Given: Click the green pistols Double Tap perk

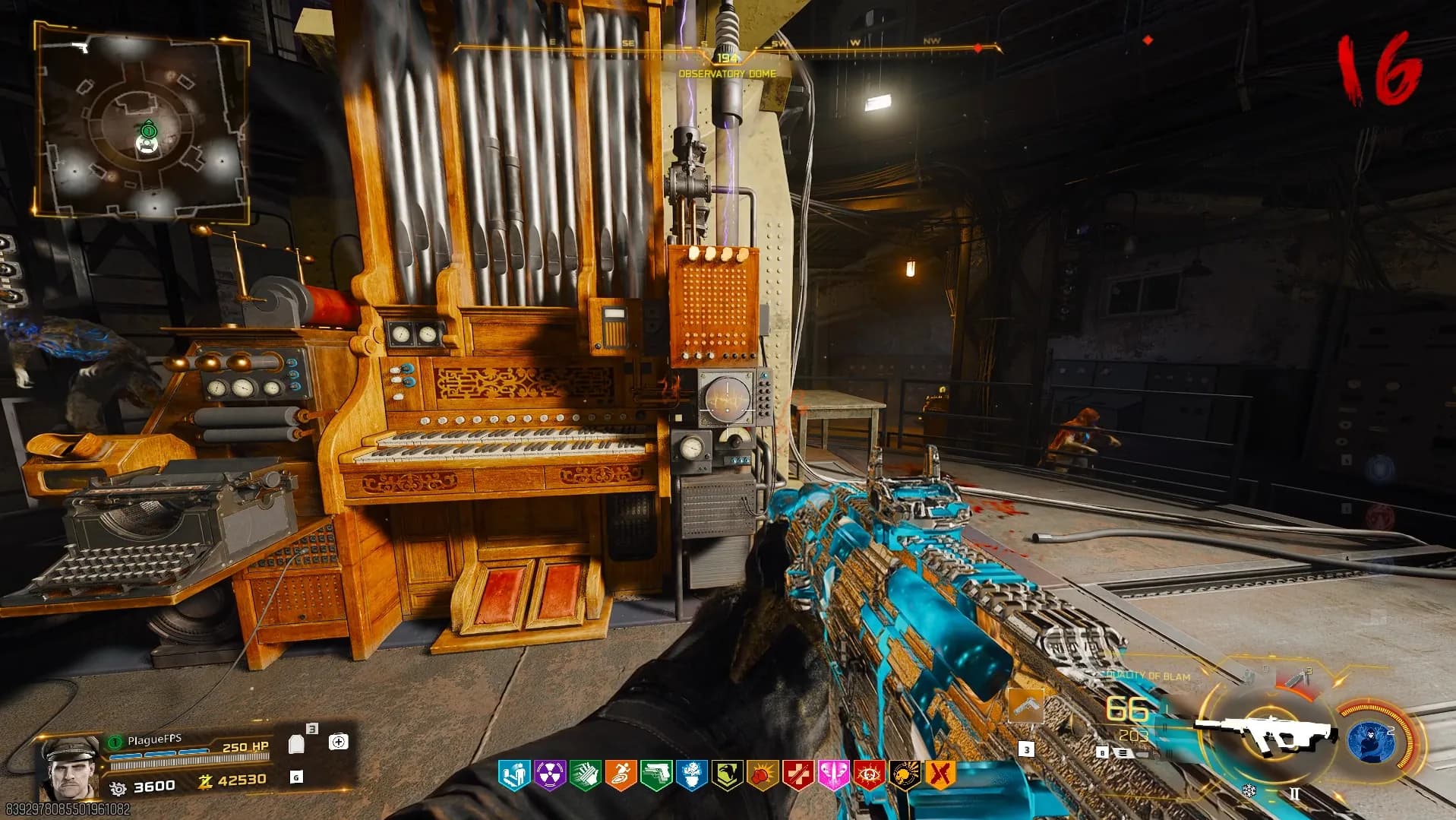Looking at the screenshot, I should click(x=656, y=774).
